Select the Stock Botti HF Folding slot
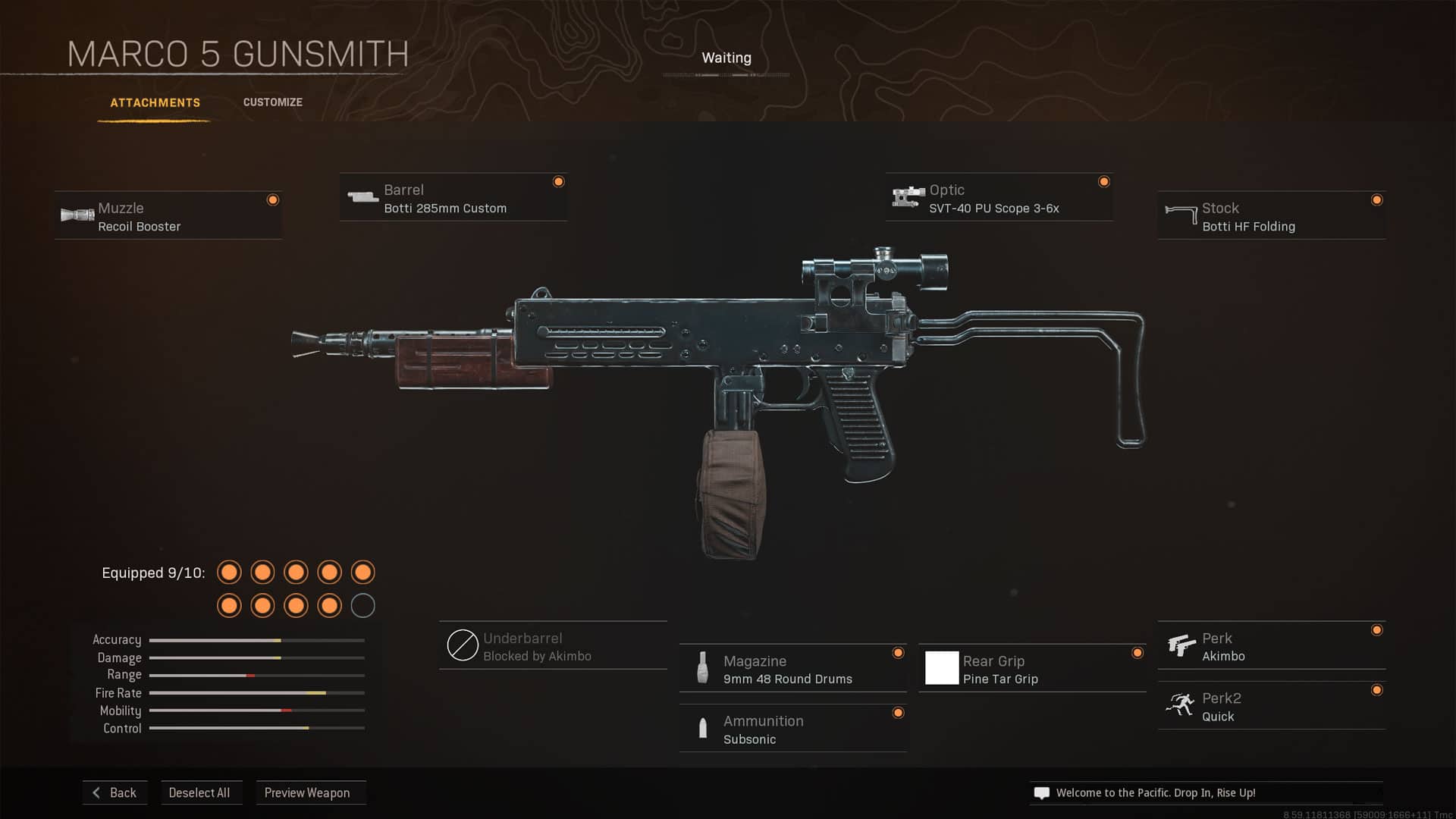 [x=1271, y=216]
